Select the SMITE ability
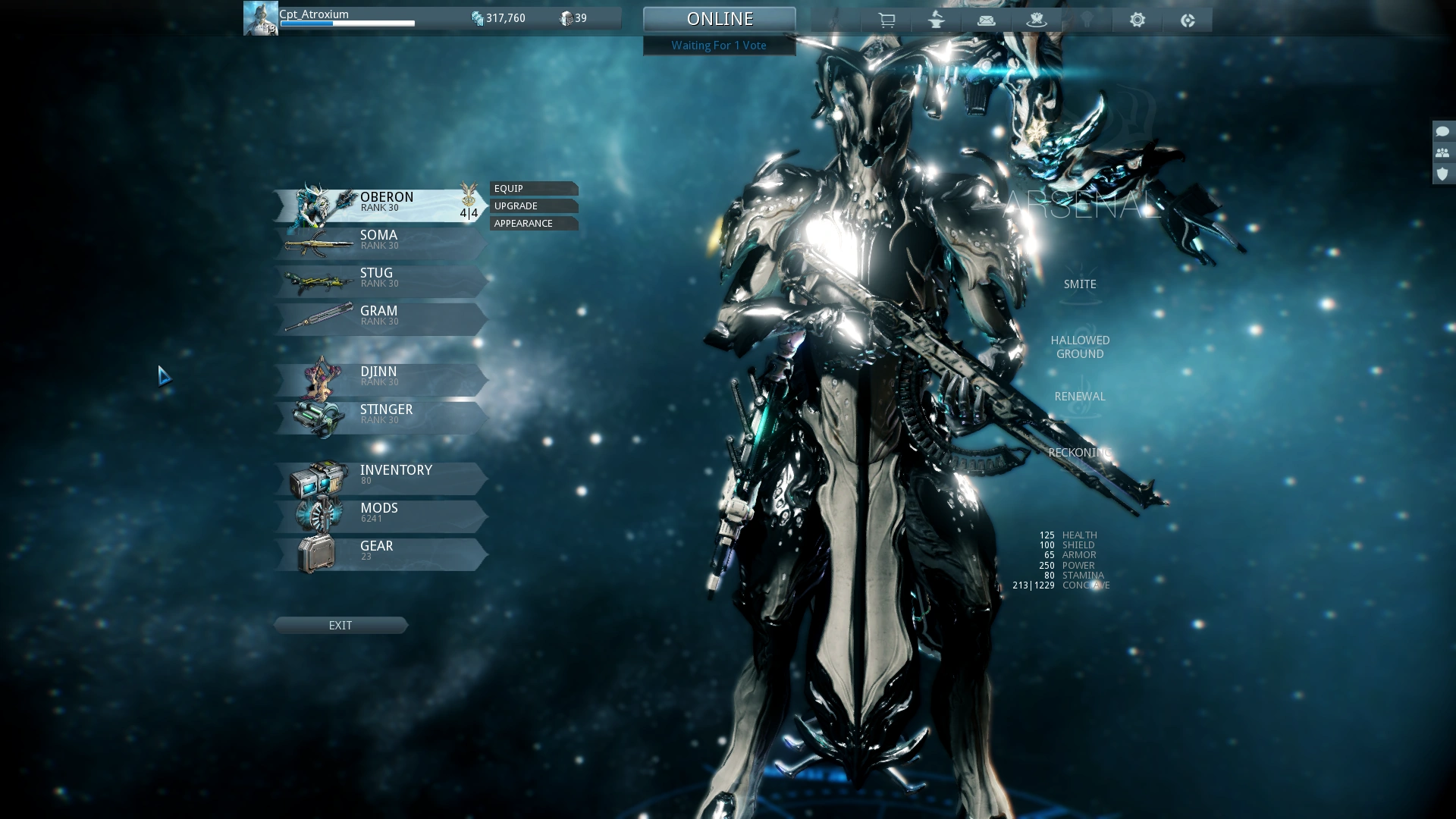This screenshot has width=1456, height=819. pyautogui.click(x=1080, y=284)
